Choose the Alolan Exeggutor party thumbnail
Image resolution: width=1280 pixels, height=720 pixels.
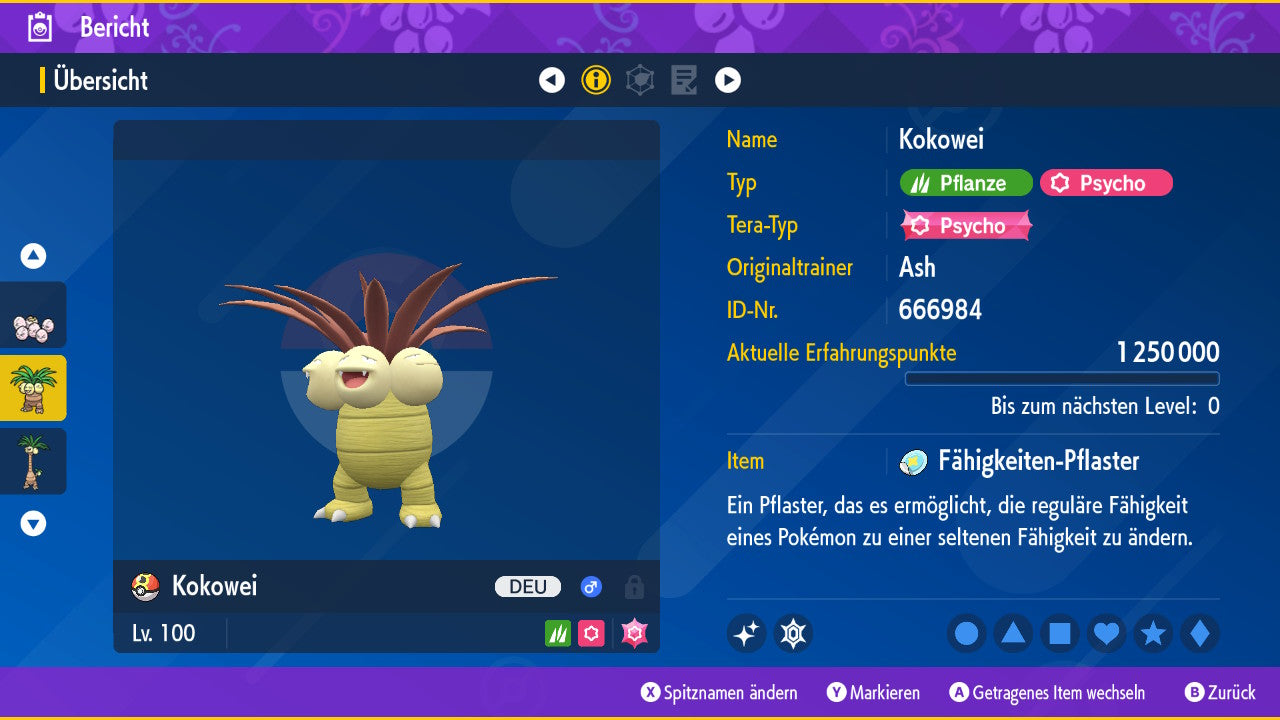(33, 461)
